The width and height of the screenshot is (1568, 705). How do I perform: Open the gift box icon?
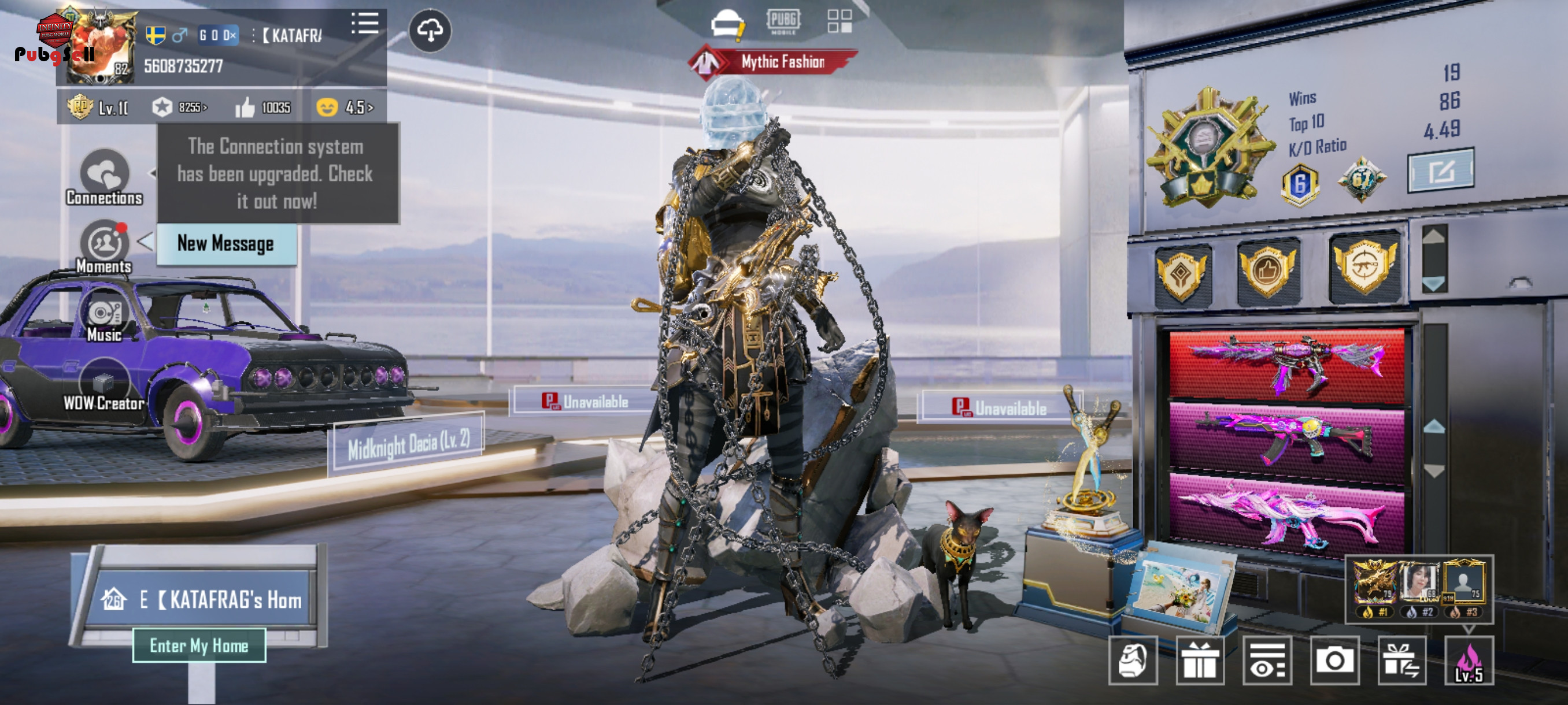[x=1199, y=660]
